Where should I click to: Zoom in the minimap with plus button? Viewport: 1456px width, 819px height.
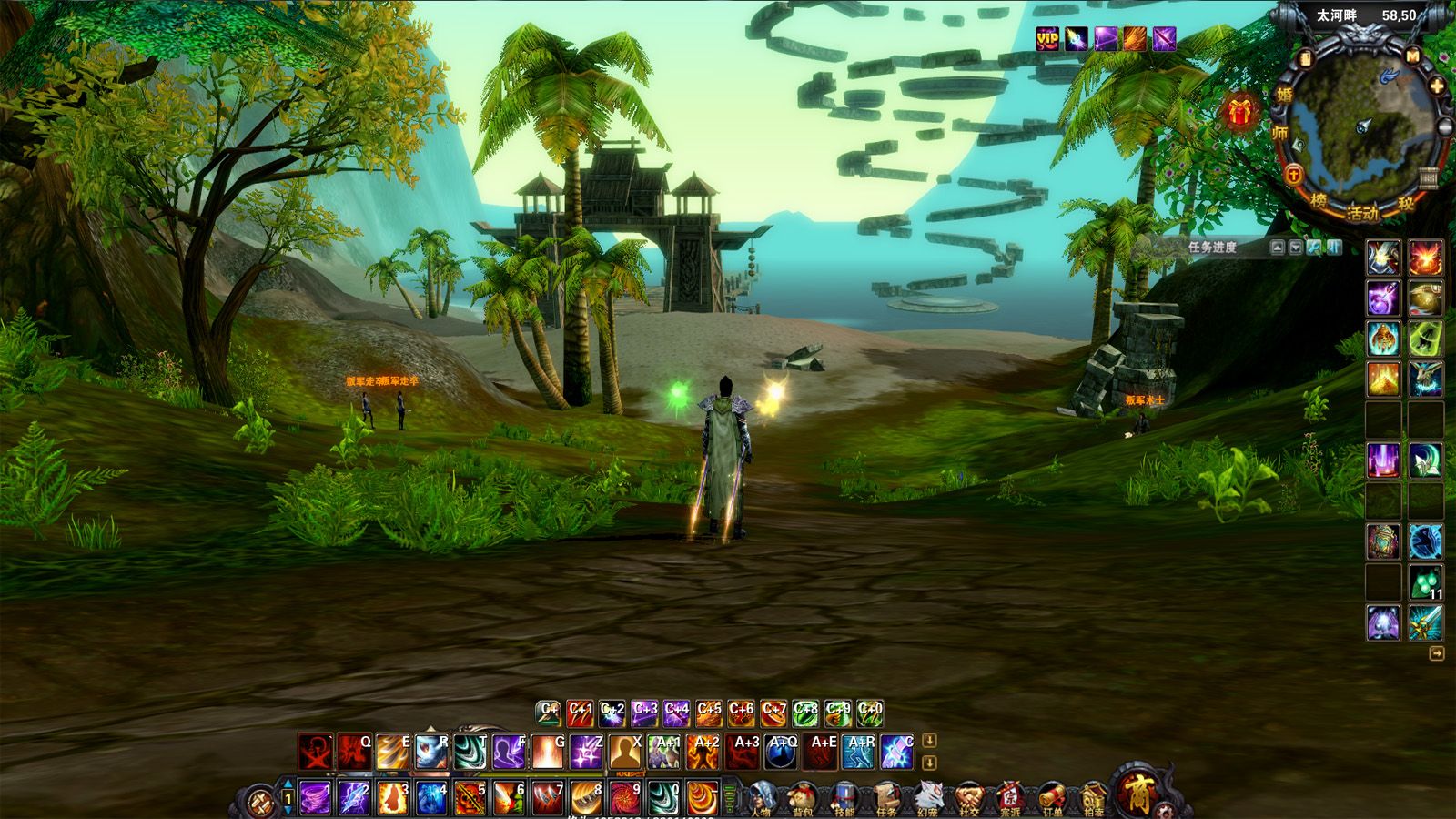1436,86
